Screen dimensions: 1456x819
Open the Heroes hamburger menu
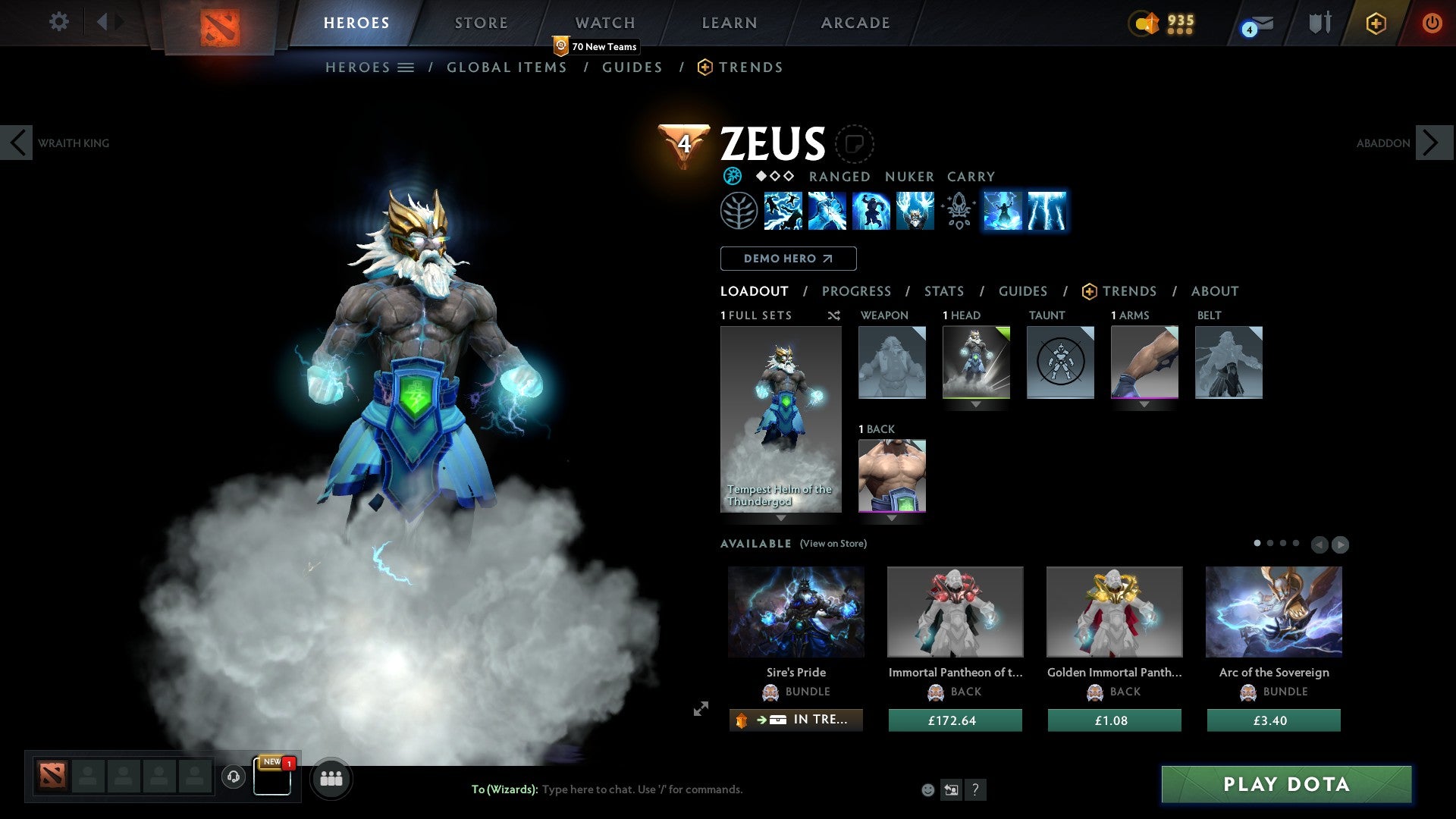406,67
